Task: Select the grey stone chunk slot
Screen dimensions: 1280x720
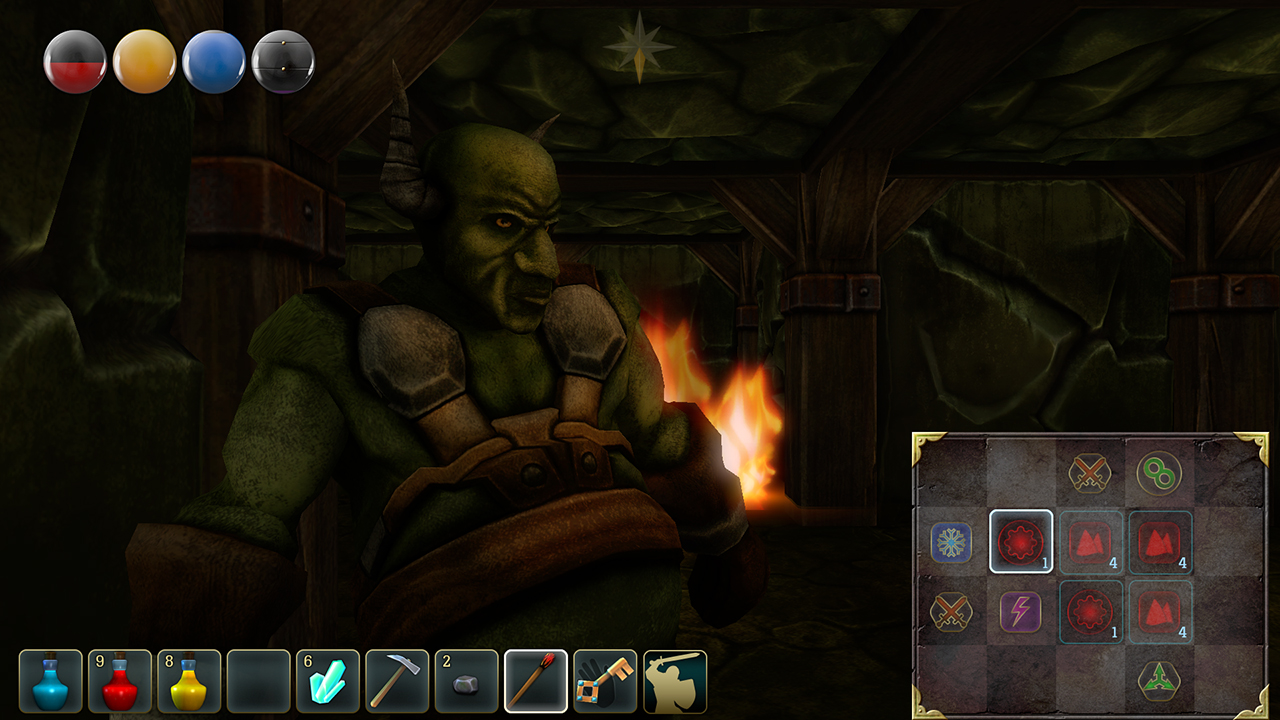Action: pyautogui.click(x=466, y=682)
